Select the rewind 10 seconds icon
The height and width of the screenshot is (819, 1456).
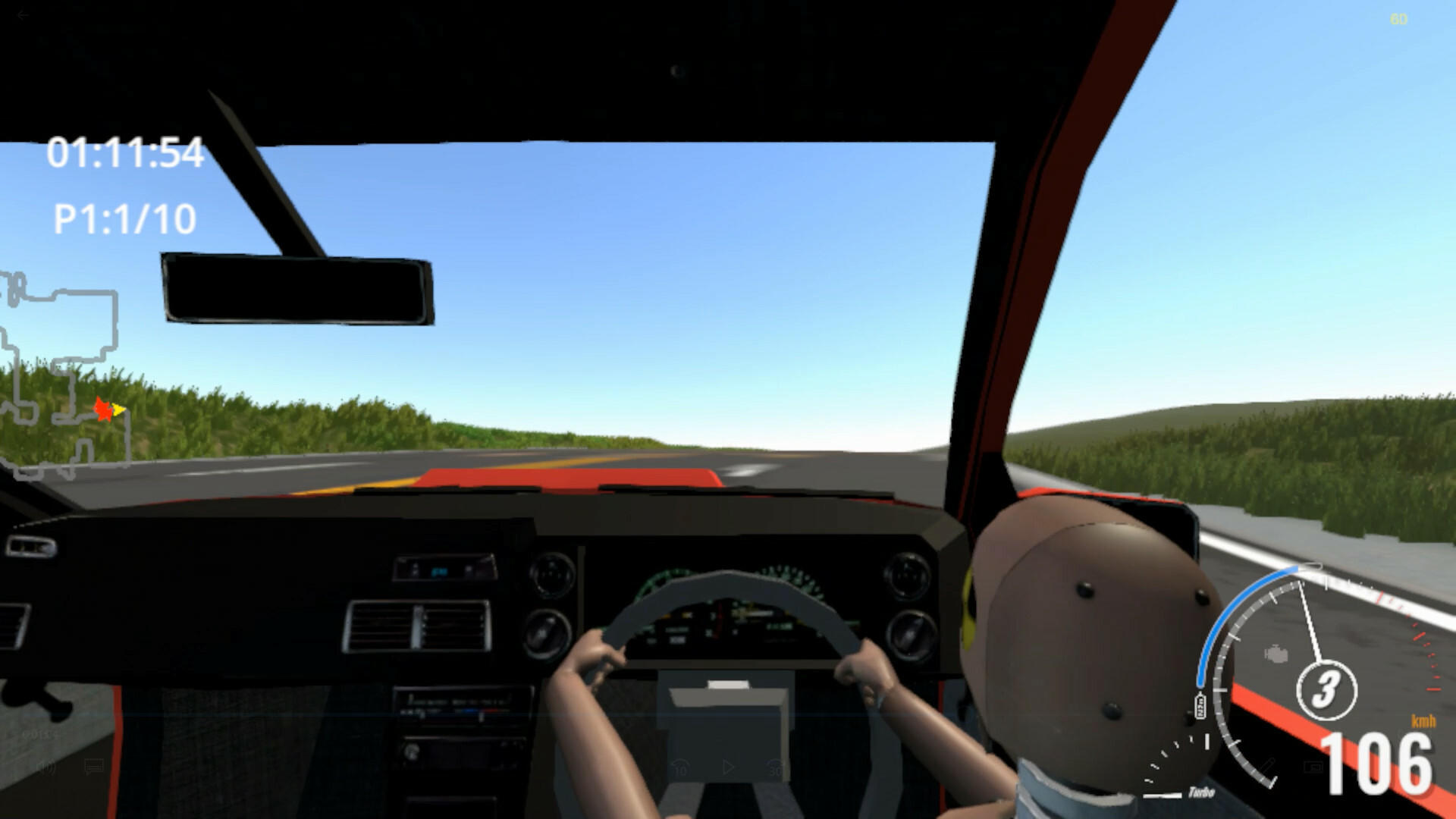tap(681, 767)
